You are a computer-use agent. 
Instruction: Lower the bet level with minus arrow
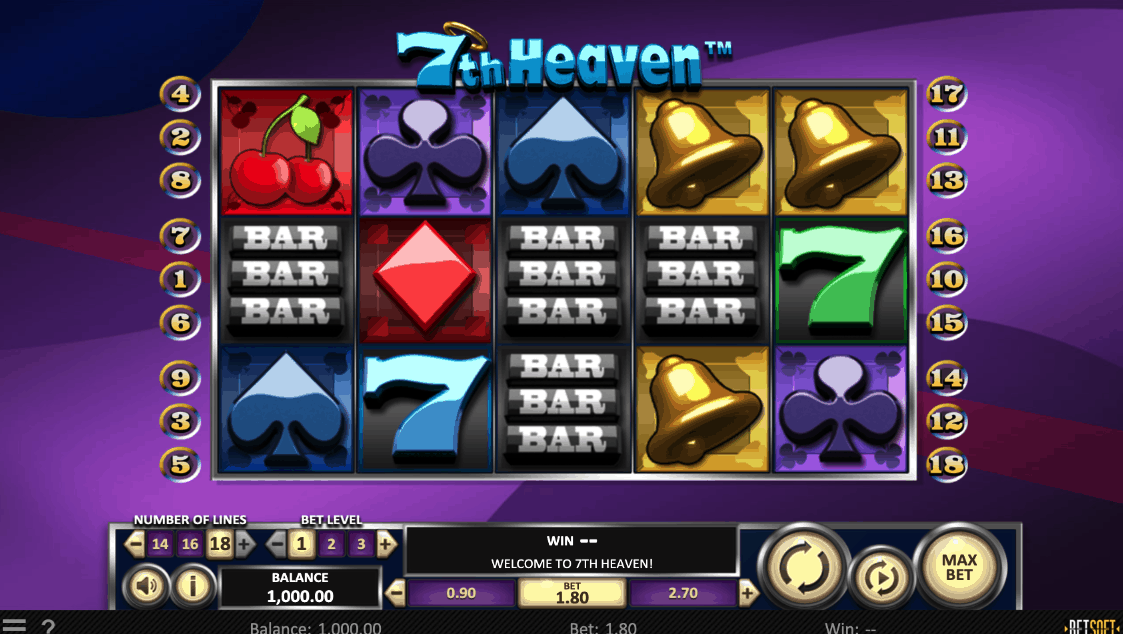point(276,544)
